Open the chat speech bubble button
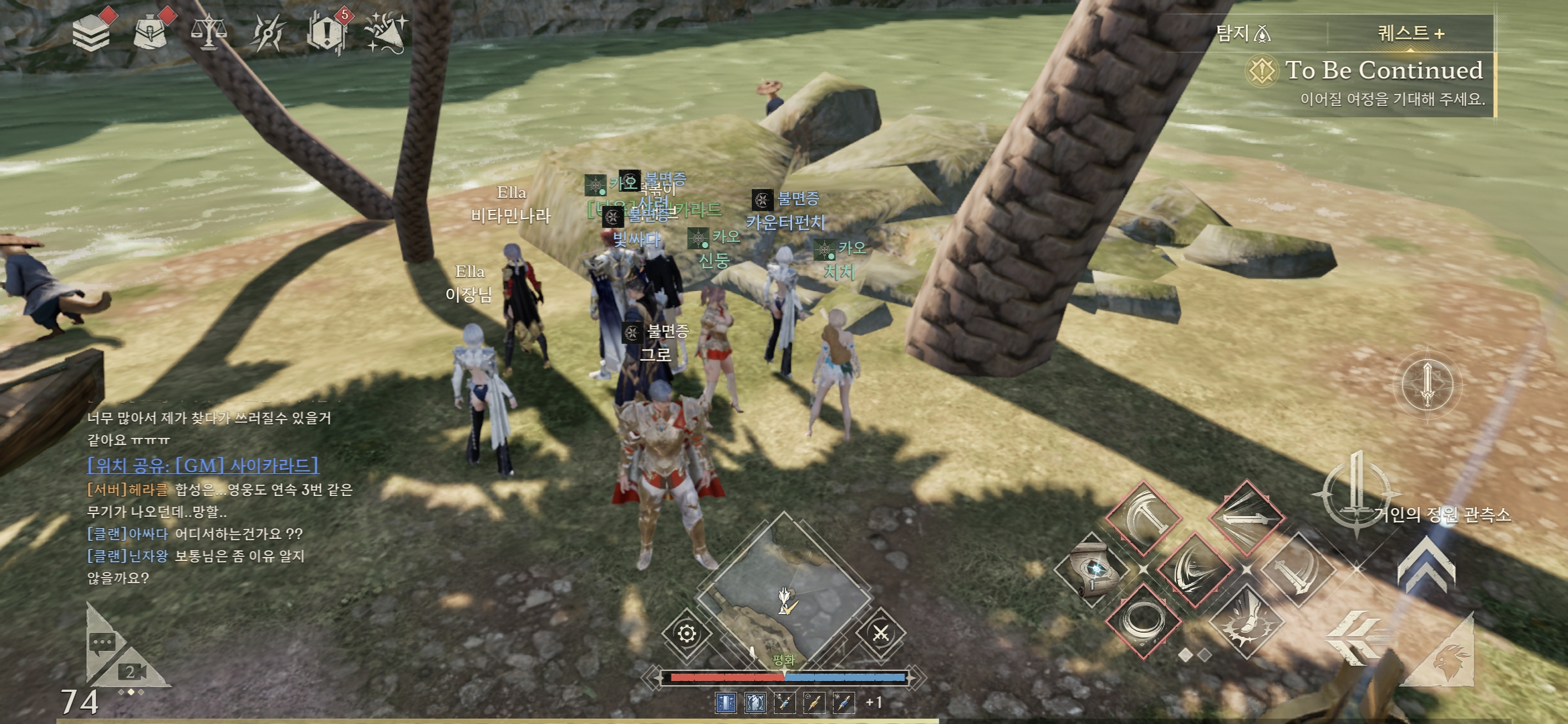 103,642
